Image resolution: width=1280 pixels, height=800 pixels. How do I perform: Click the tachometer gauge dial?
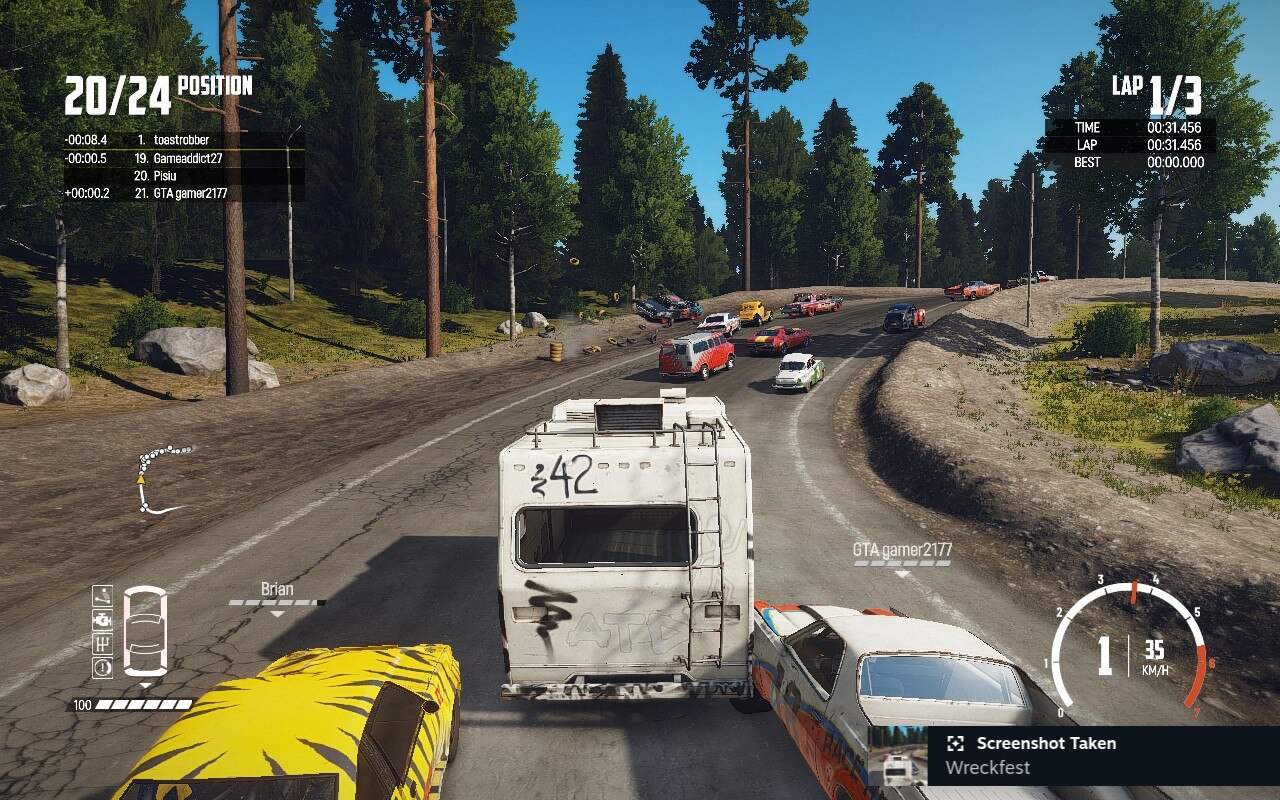(1130, 645)
